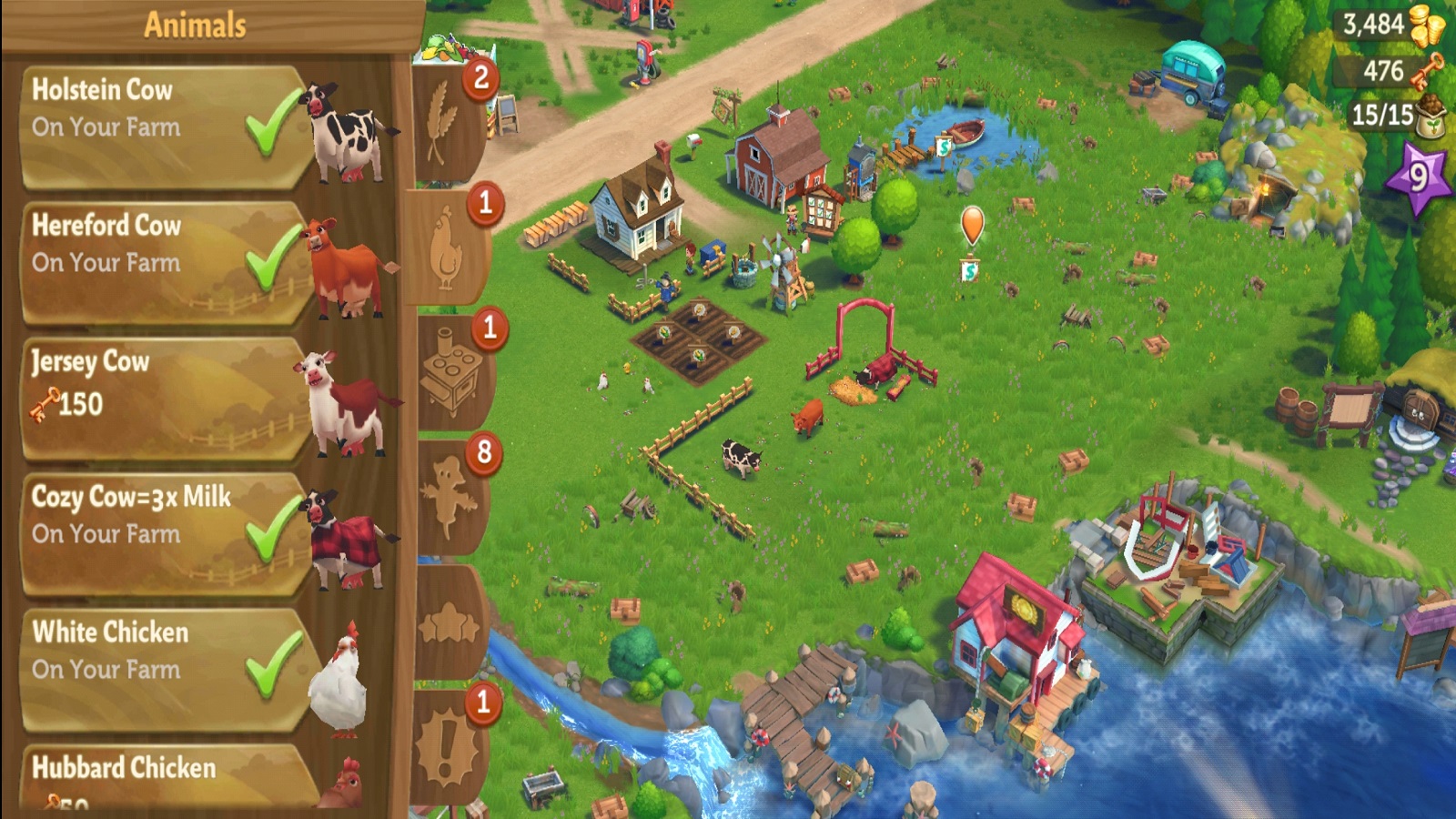Image resolution: width=1456 pixels, height=819 pixels.
Task: Tap the purple level 9 star
Action: (x=1417, y=177)
